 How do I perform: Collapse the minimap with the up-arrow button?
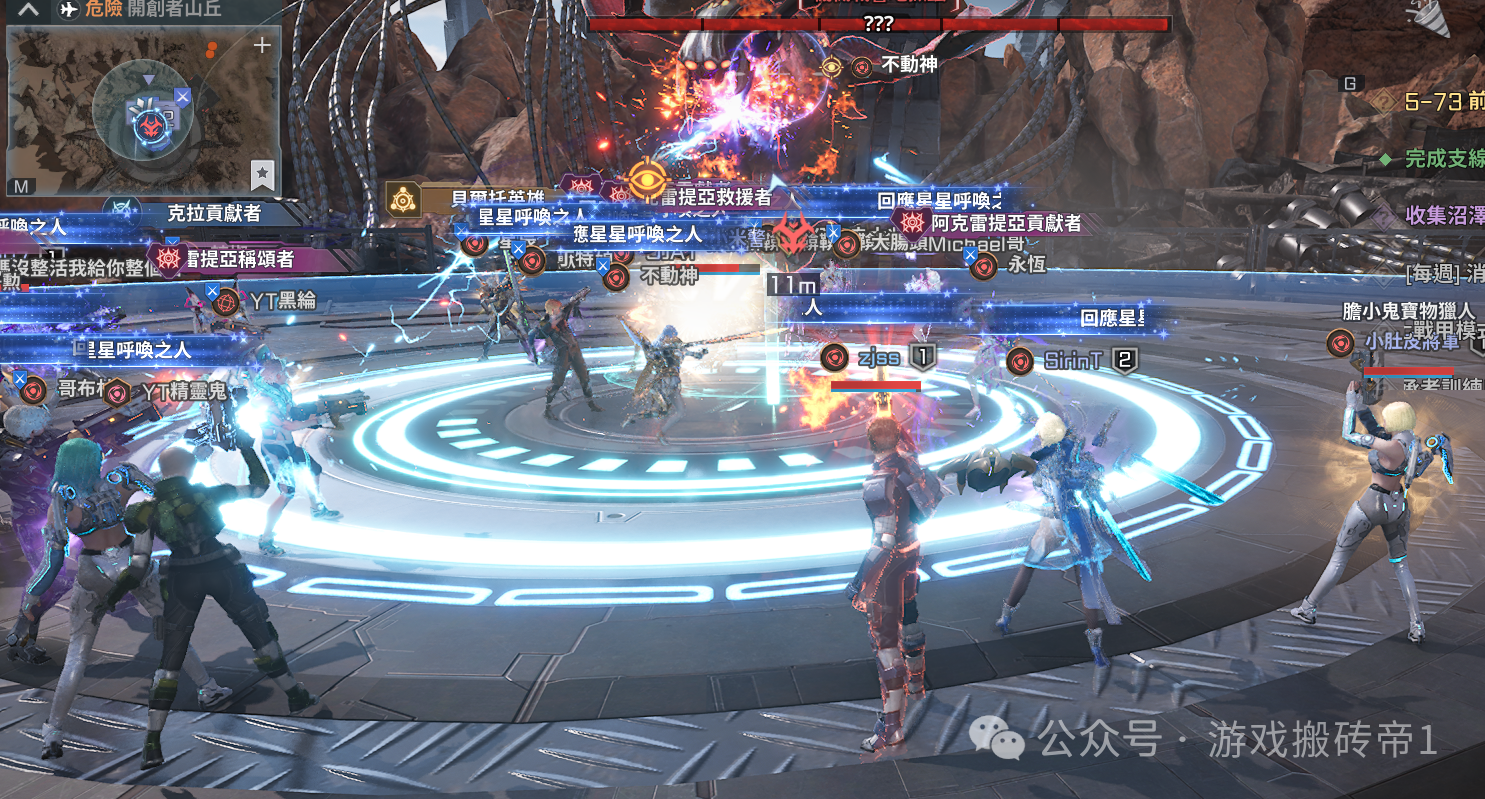point(30,10)
